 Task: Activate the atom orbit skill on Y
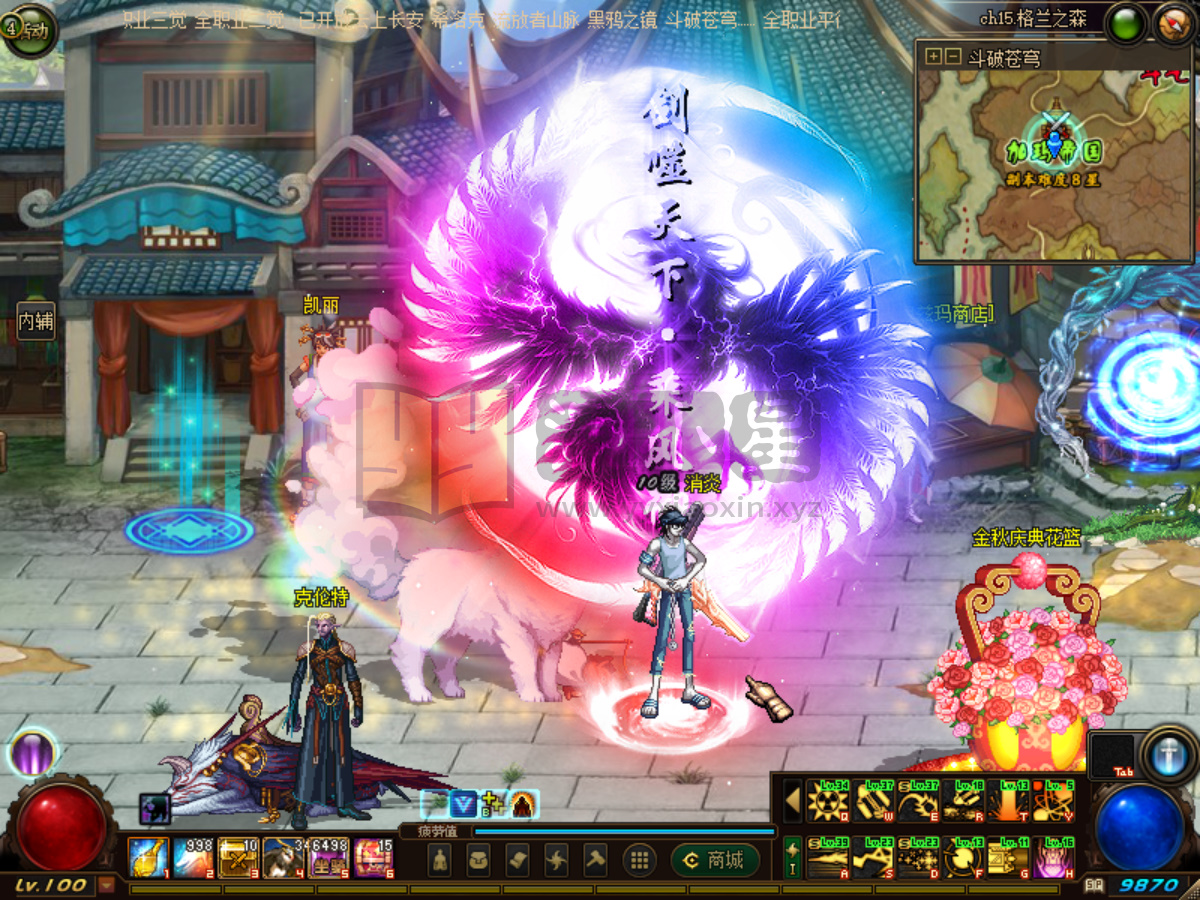click(1053, 801)
